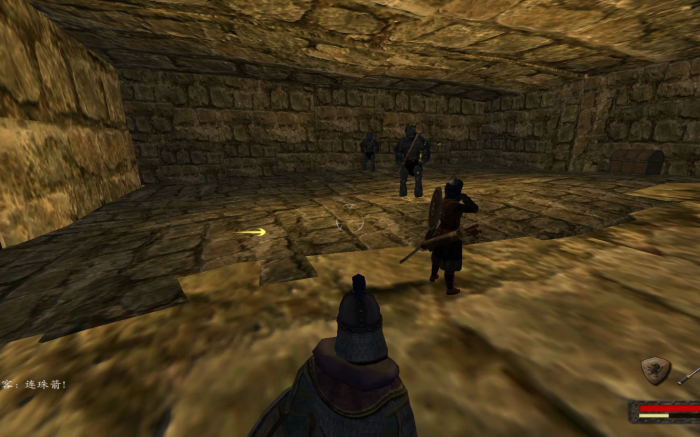
Task: Select the equipped sword weapon icon
Action: click(689, 376)
